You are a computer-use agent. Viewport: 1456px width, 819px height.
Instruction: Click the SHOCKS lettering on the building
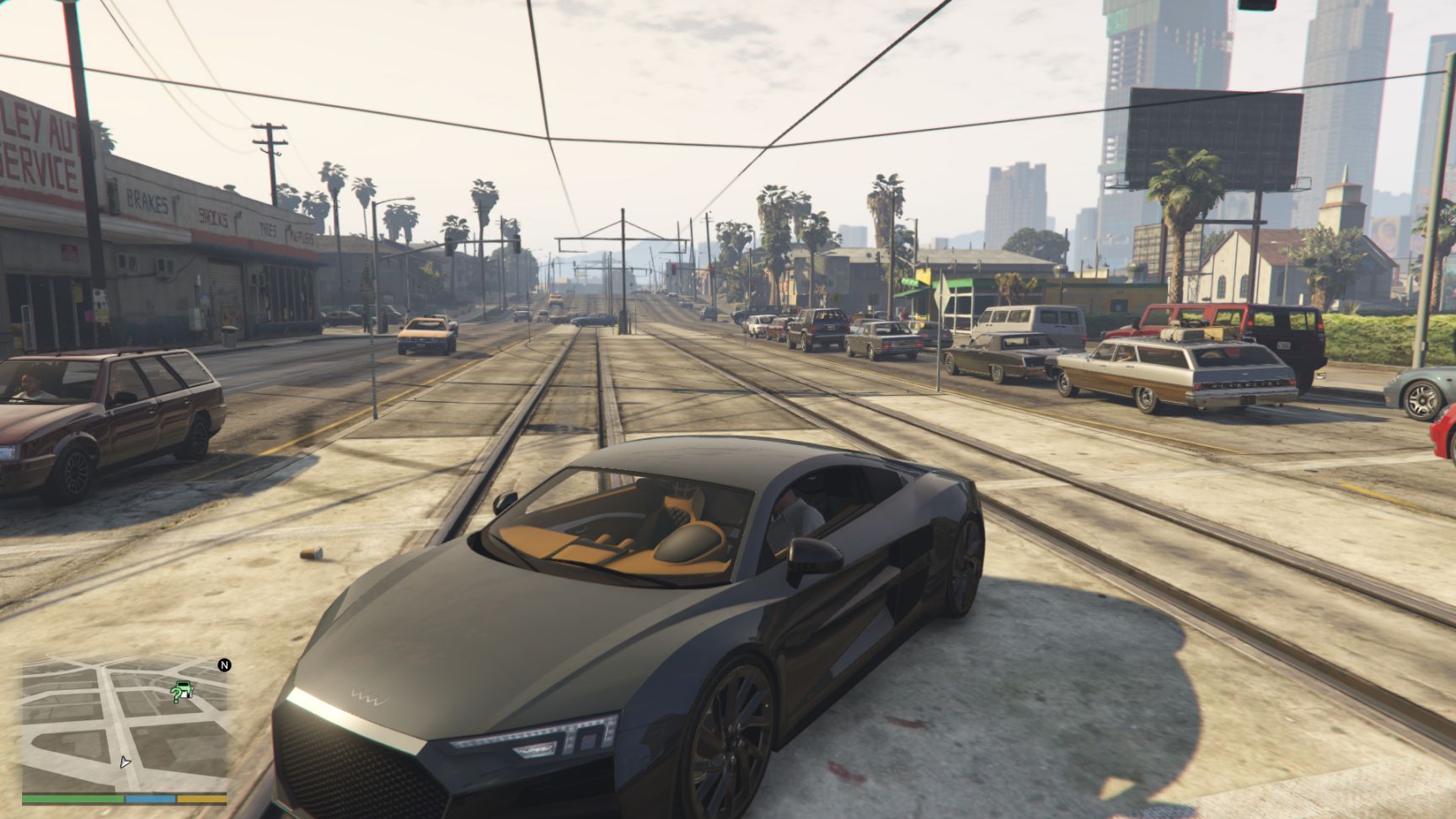click(x=215, y=217)
